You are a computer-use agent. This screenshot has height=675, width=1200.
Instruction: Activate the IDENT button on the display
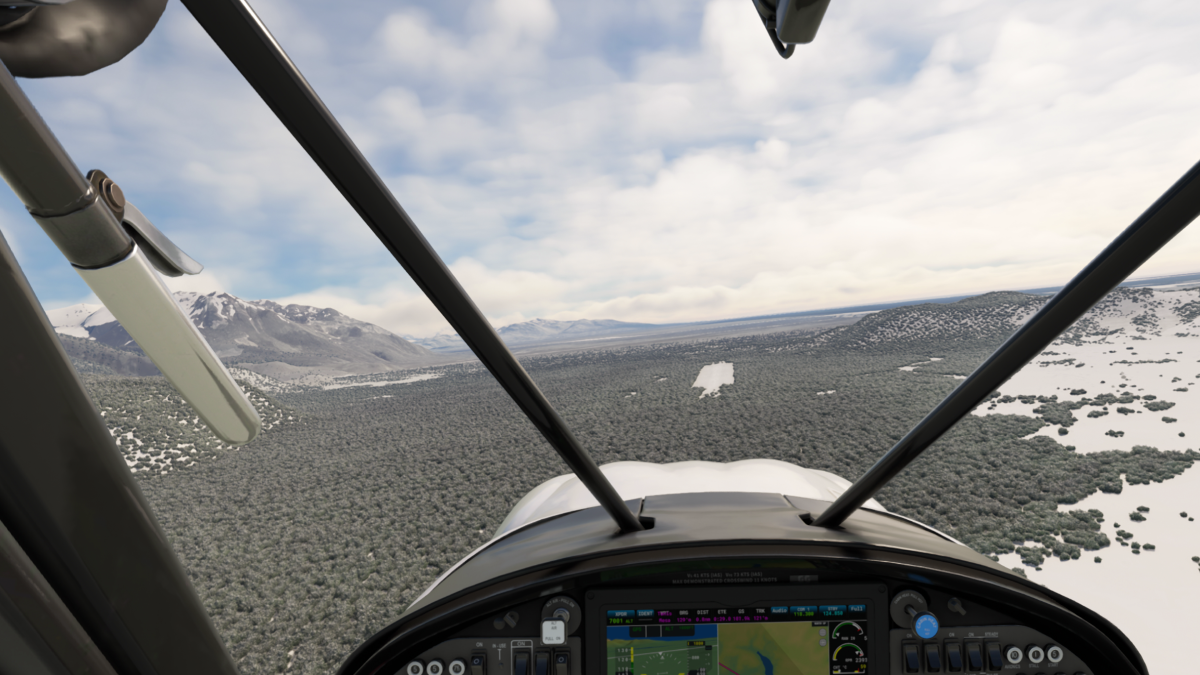[645, 612]
